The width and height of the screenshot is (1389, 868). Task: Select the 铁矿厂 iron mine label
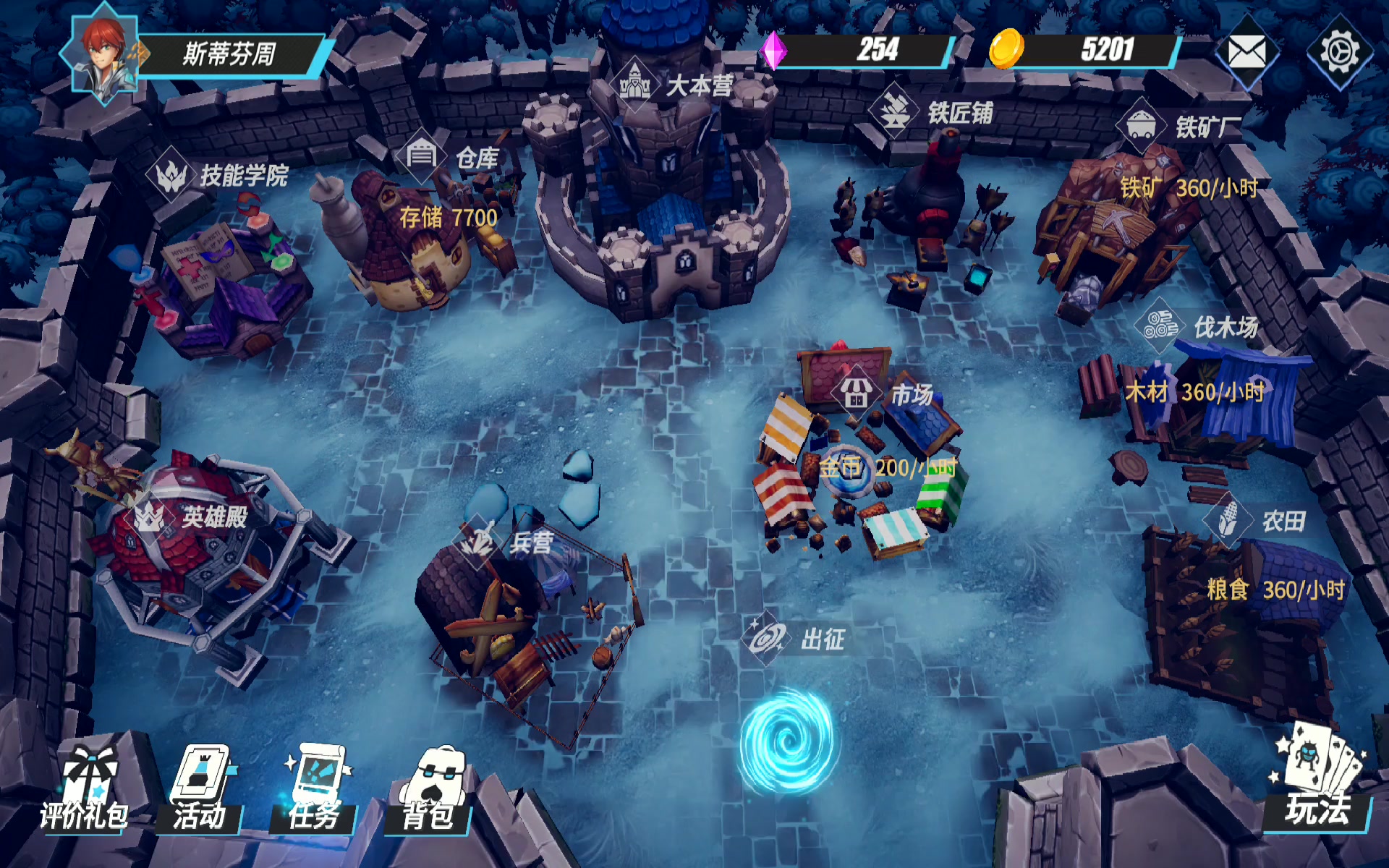pos(1181,127)
